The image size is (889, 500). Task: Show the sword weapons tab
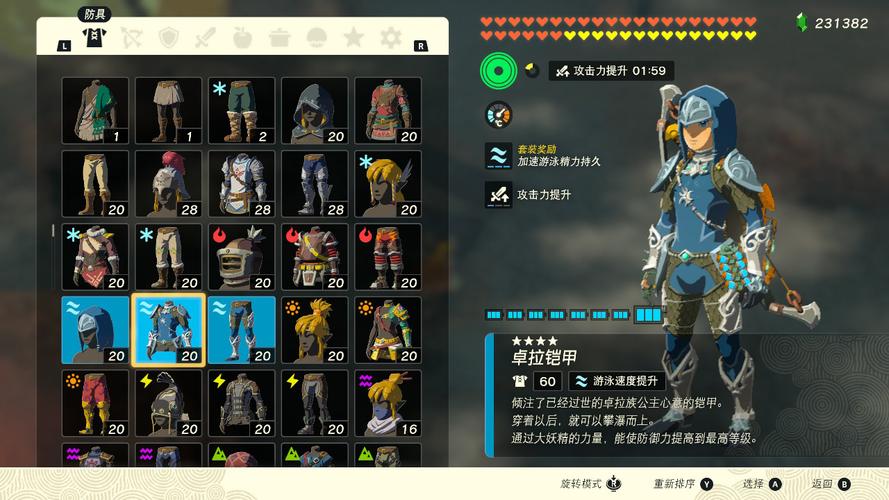[x=205, y=37]
